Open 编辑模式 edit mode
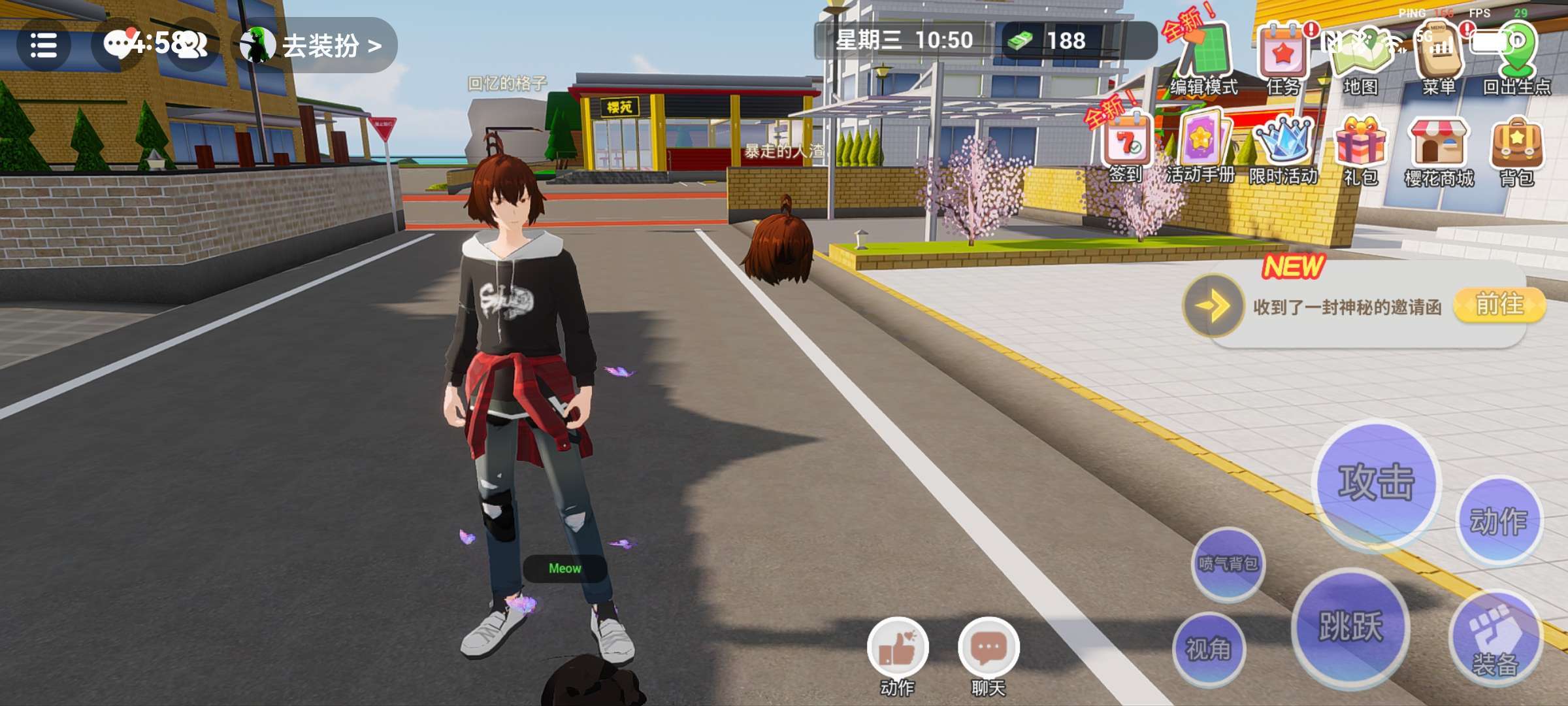The width and height of the screenshot is (1568, 706). (1203, 58)
